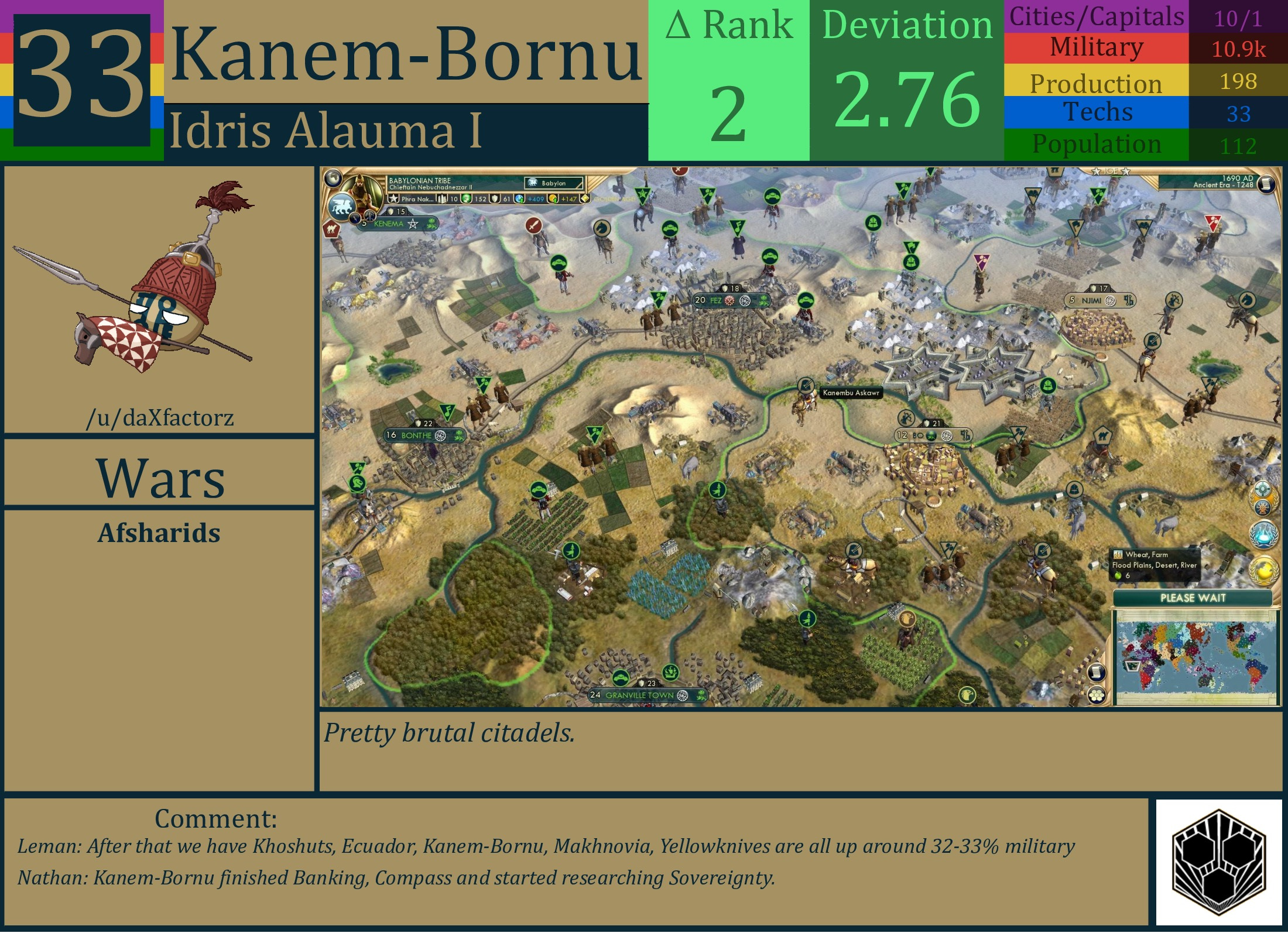Toggle strategic view with the hexagon icon
1288x933 pixels.
tap(1097, 697)
